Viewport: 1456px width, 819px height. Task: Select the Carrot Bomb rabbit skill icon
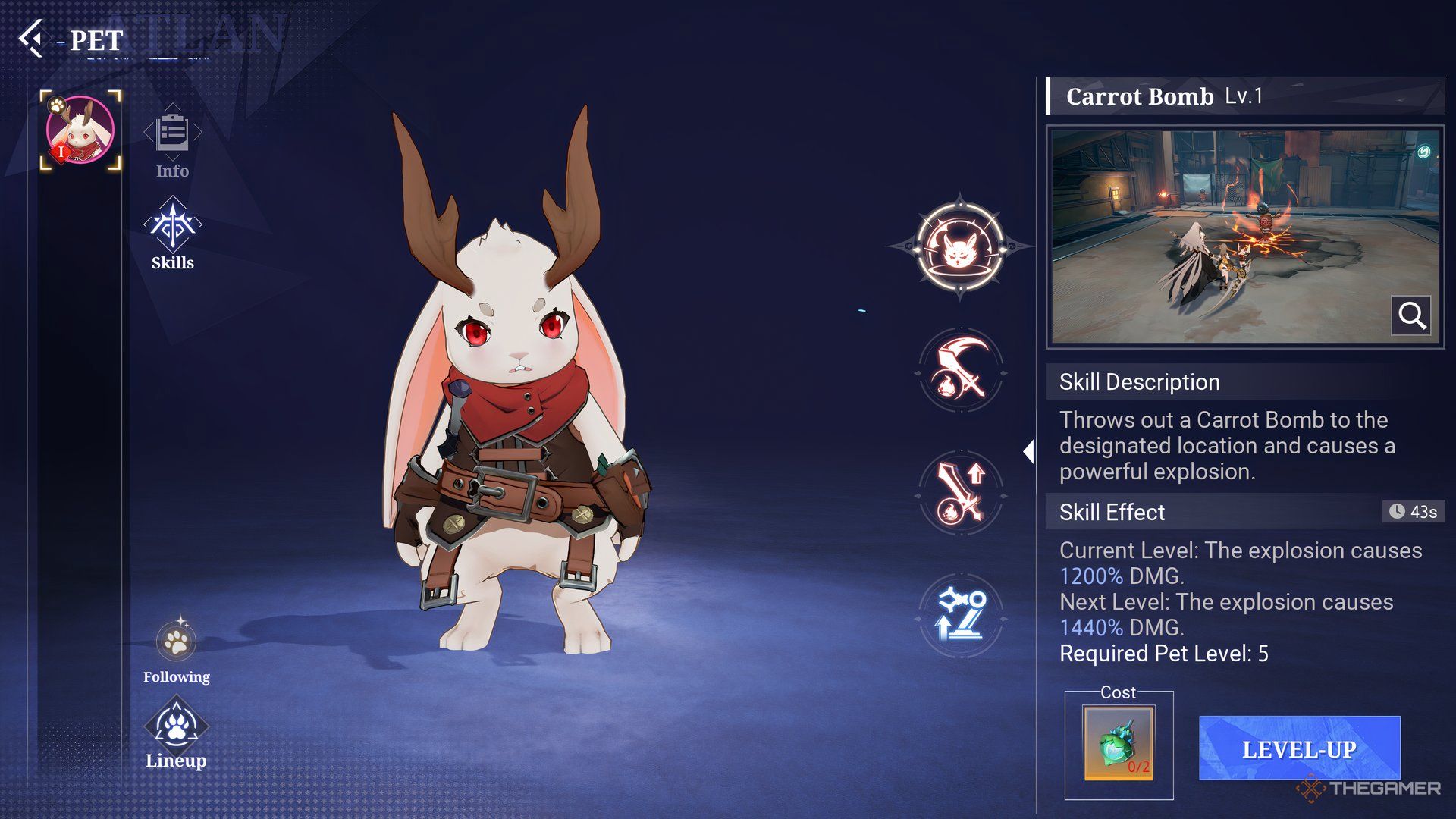click(x=960, y=247)
